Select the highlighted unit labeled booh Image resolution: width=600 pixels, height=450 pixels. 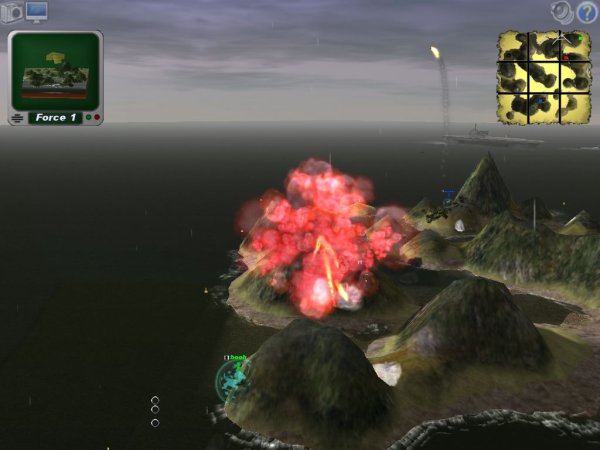[233, 378]
